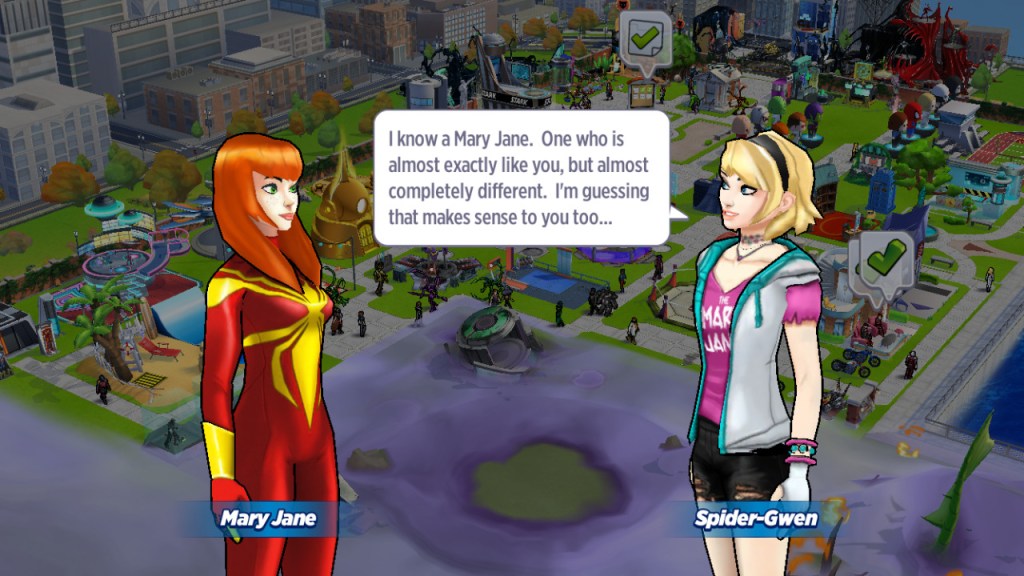Collect the checkmark bubble beside Spider-Gwen

coord(883,261)
